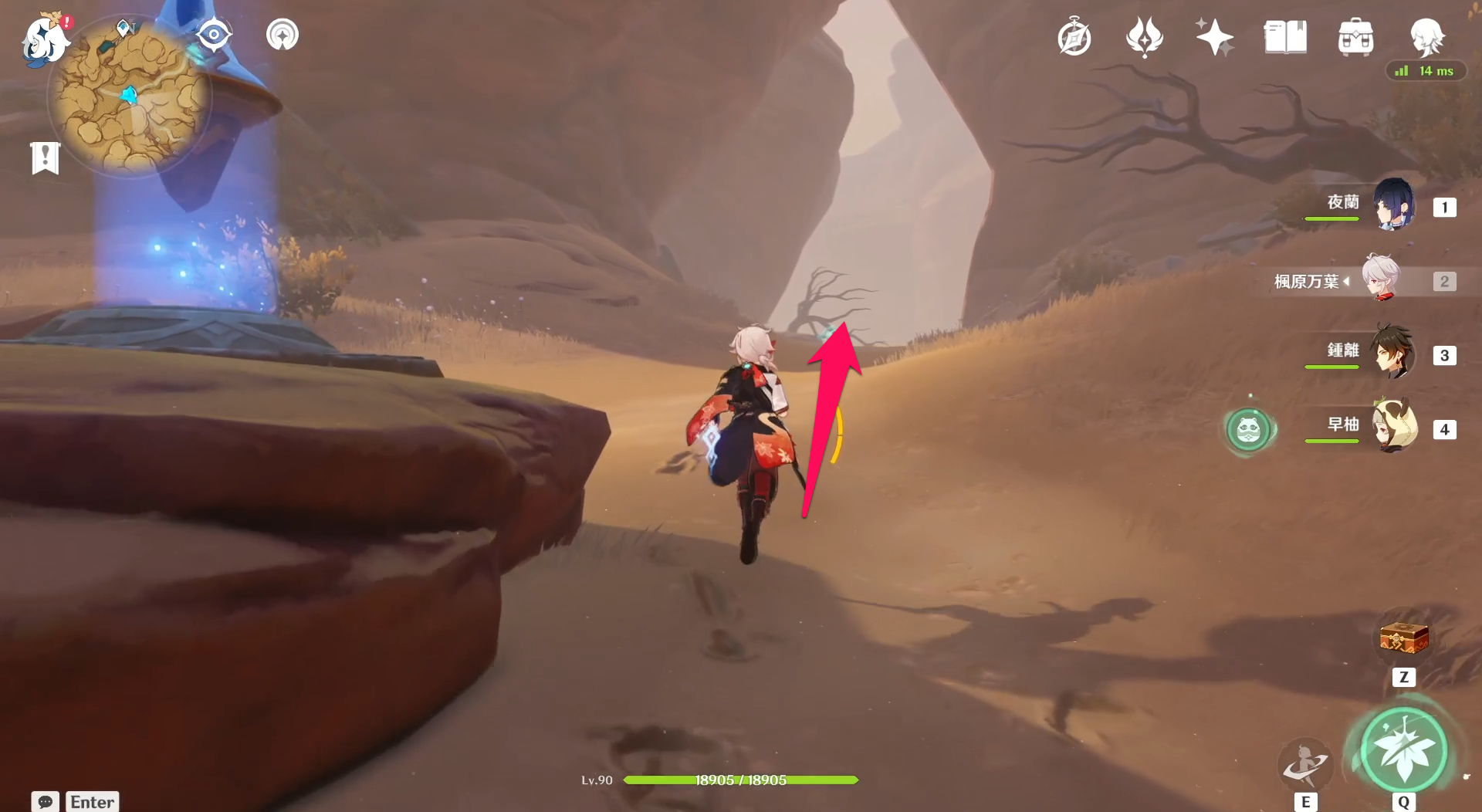Open the character screen icon

click(x=1426, y=36)
